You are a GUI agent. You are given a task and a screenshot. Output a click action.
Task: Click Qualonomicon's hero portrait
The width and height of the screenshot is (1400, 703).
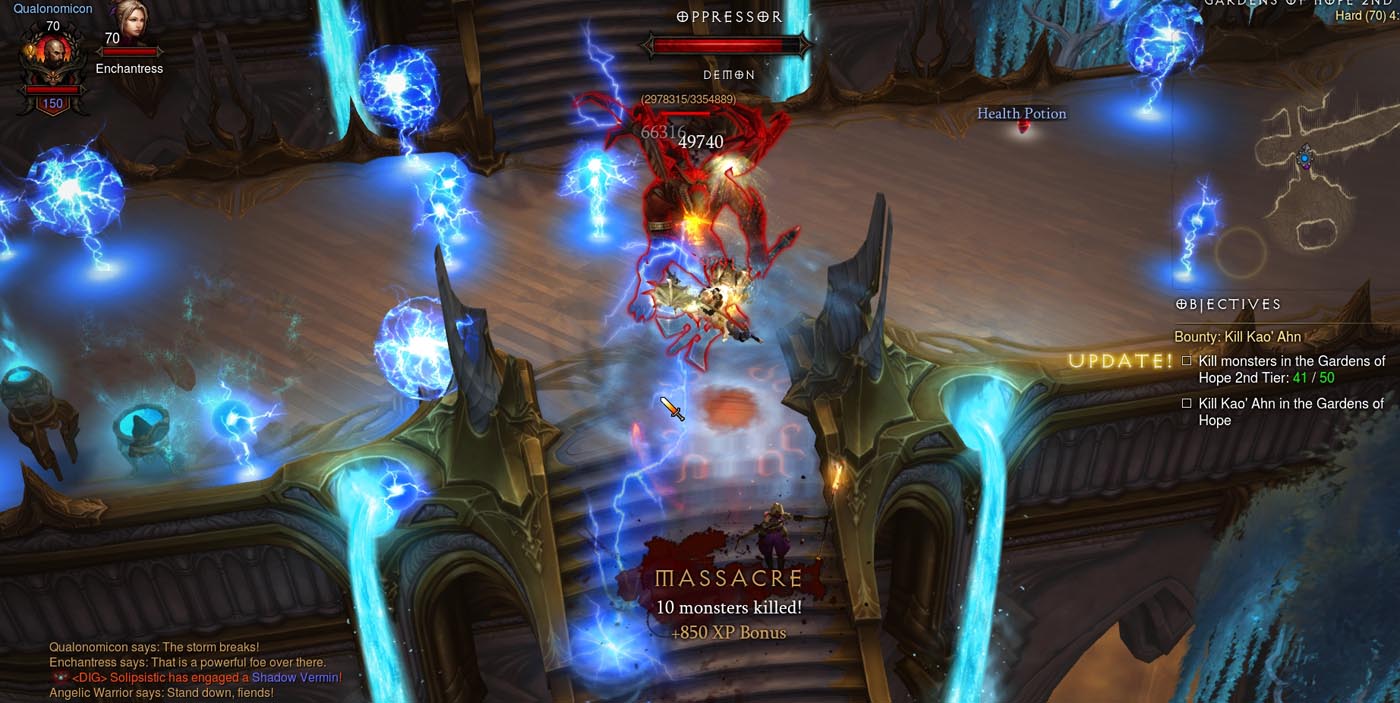point(52,60)
